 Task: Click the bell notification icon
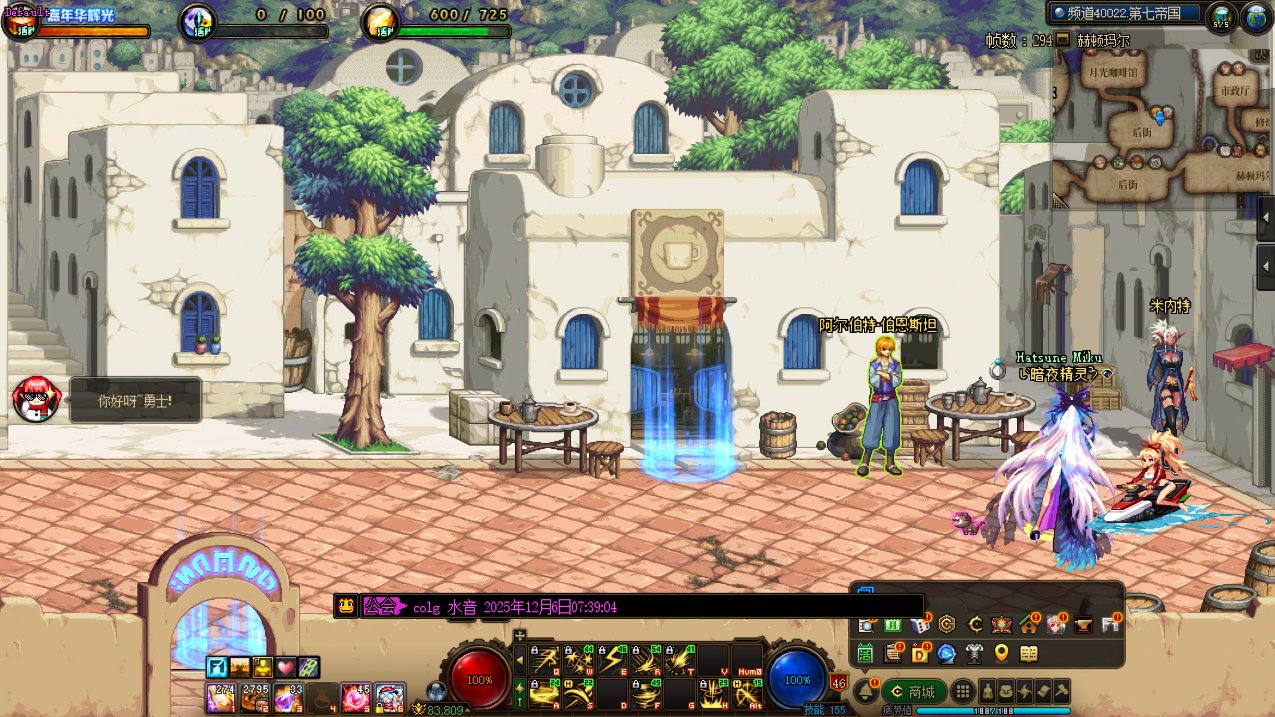point(866,691)
